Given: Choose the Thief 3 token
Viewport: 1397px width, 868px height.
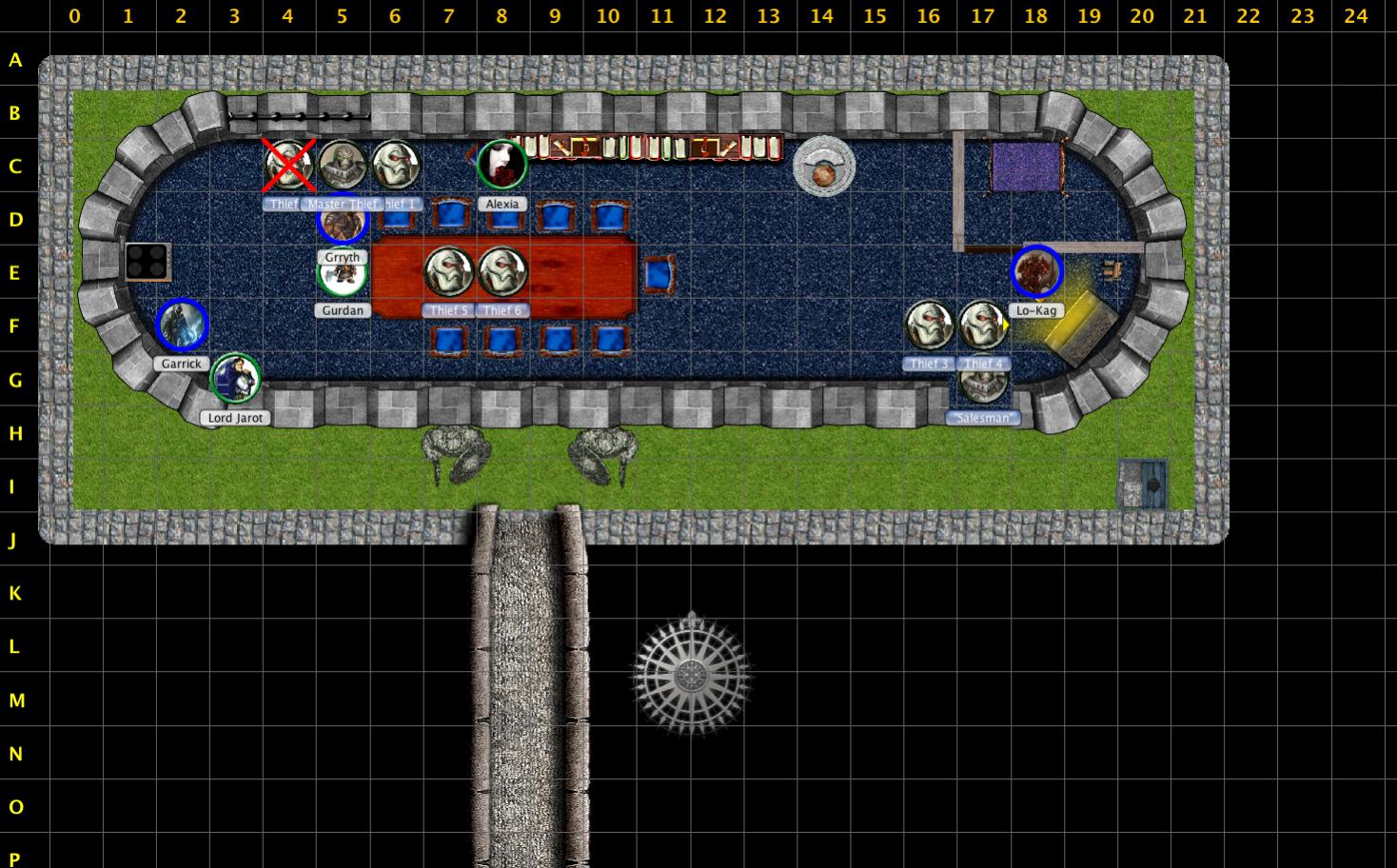Looking at the screenshot, I should pyautogui.click(x=928, y=325).
